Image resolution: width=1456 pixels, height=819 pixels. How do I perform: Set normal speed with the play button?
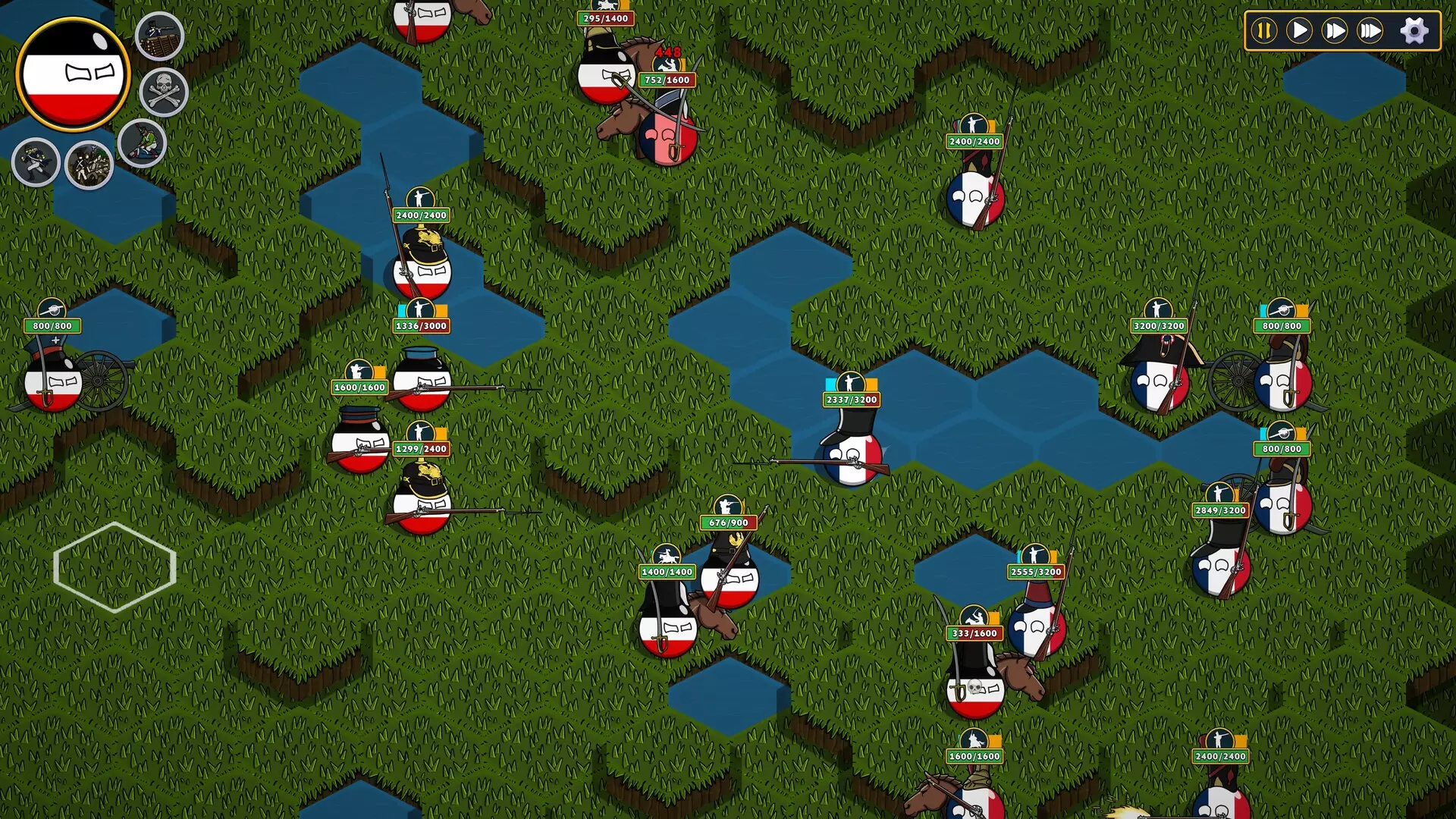point(1301,30)
